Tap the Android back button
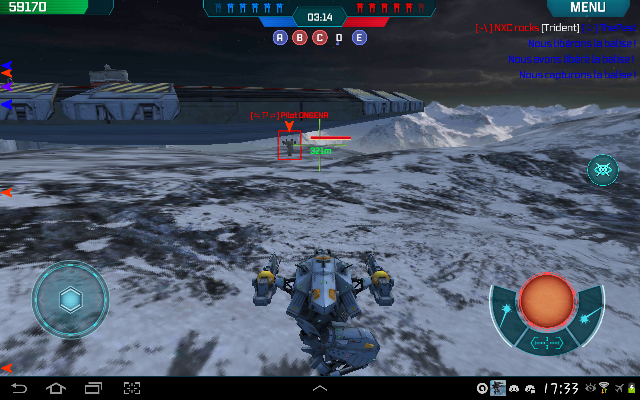The height and width of the screenshot is (400, 640). 18,388
